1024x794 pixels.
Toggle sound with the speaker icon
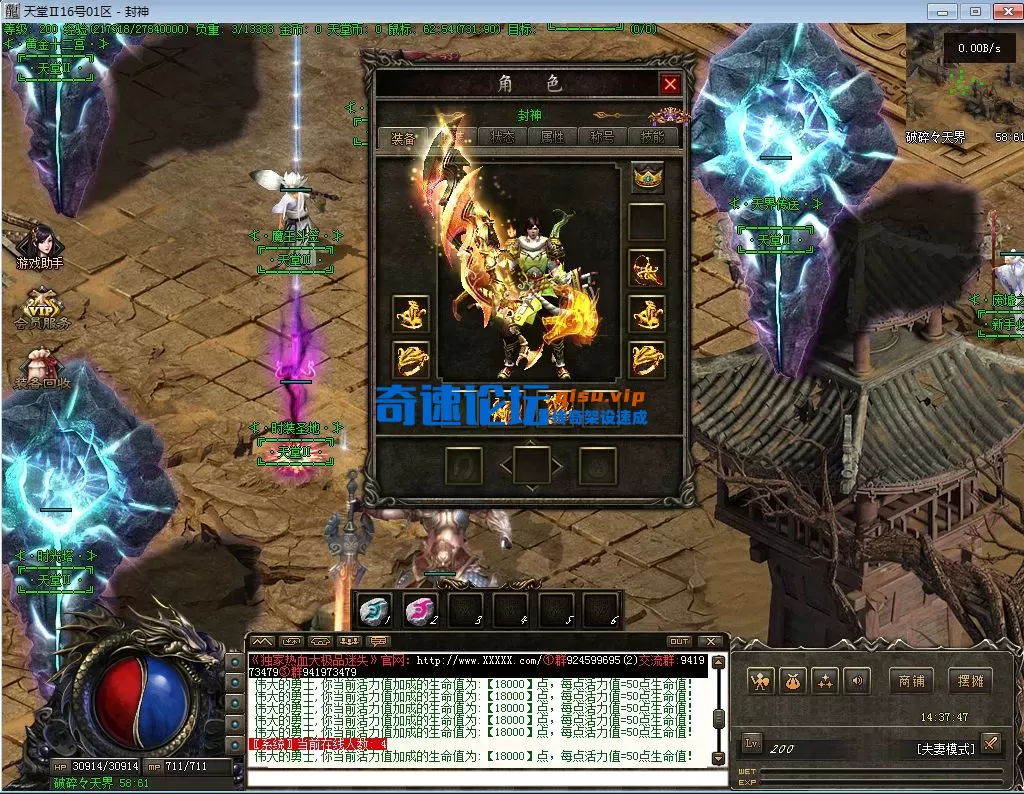855,682
